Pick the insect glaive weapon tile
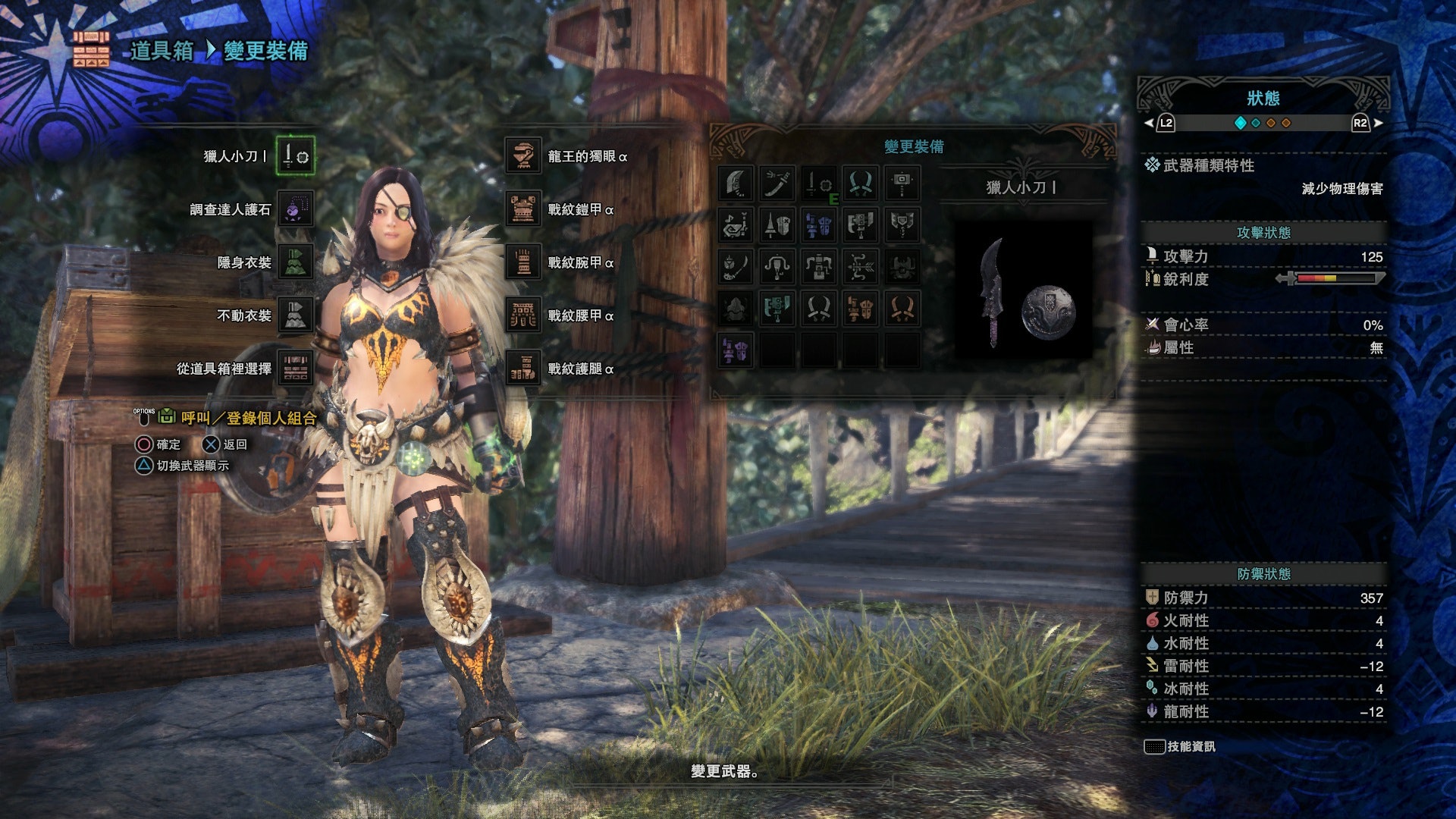The height and width of the screenshot is (819, 1456). point(736,267)
